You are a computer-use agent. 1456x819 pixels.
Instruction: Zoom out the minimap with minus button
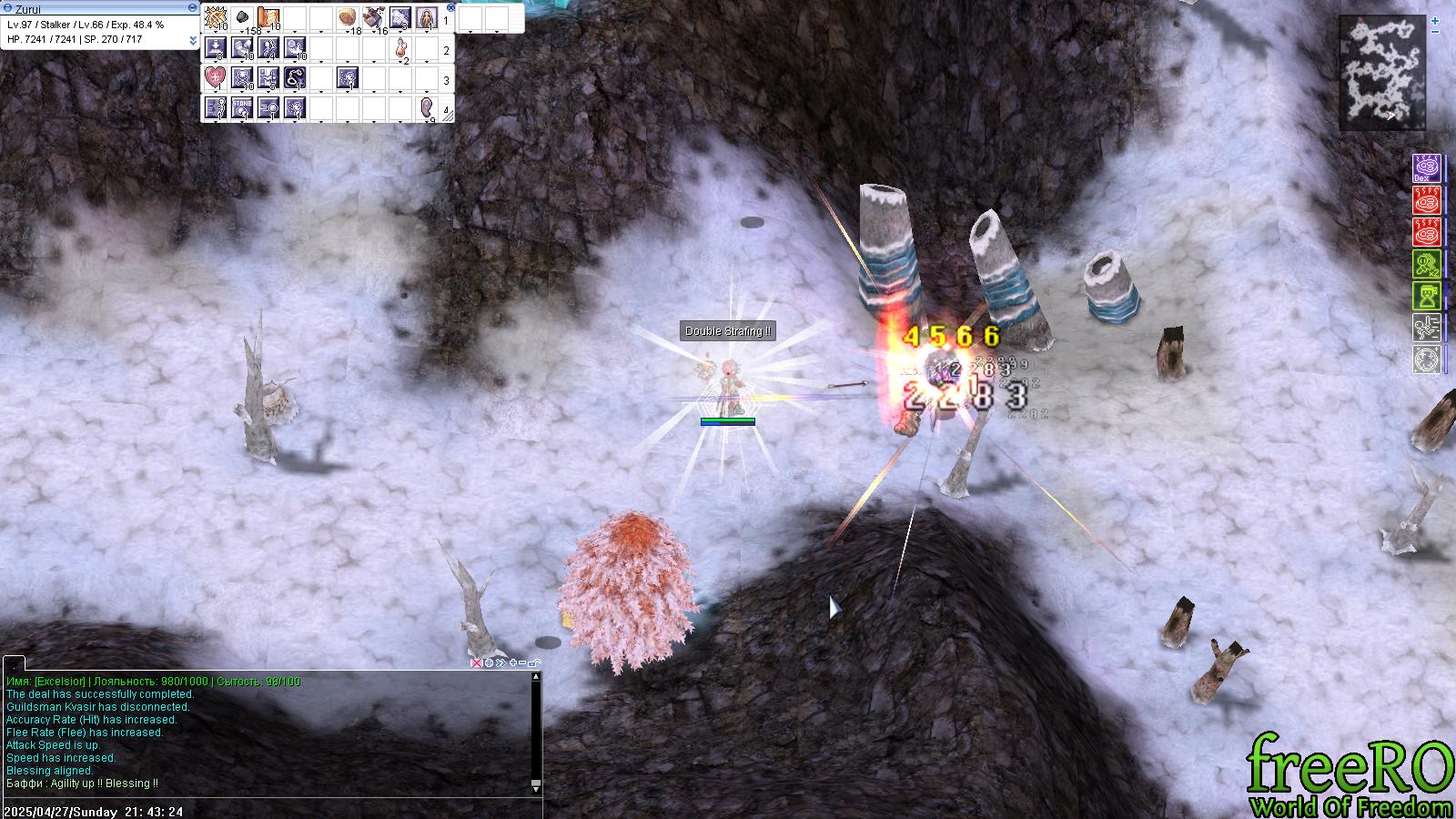click(1436, 32)
